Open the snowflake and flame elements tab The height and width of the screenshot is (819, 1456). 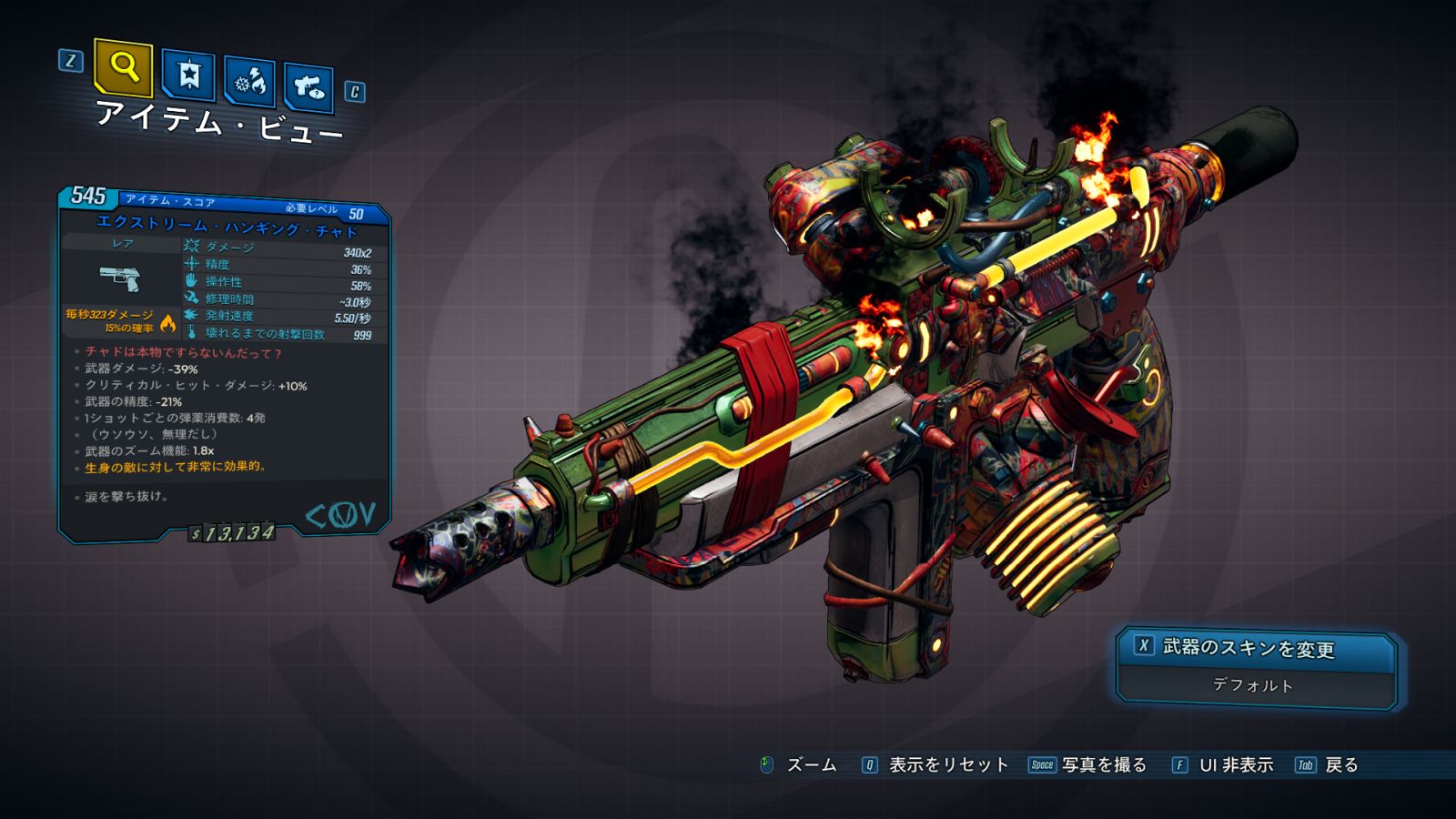click(249, 82)
